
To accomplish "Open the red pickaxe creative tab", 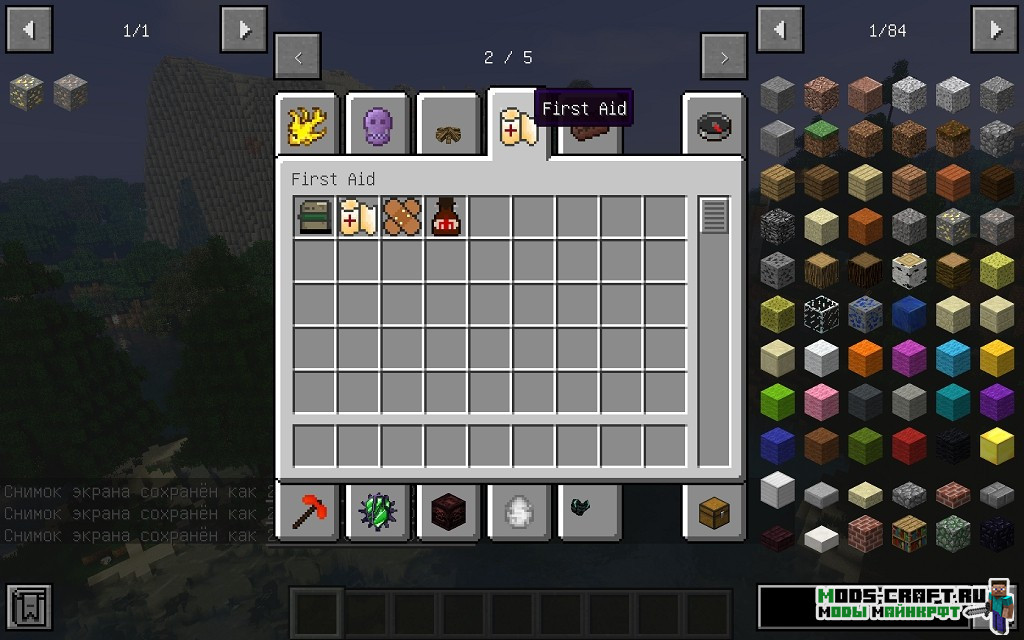I will coord(307,512).
